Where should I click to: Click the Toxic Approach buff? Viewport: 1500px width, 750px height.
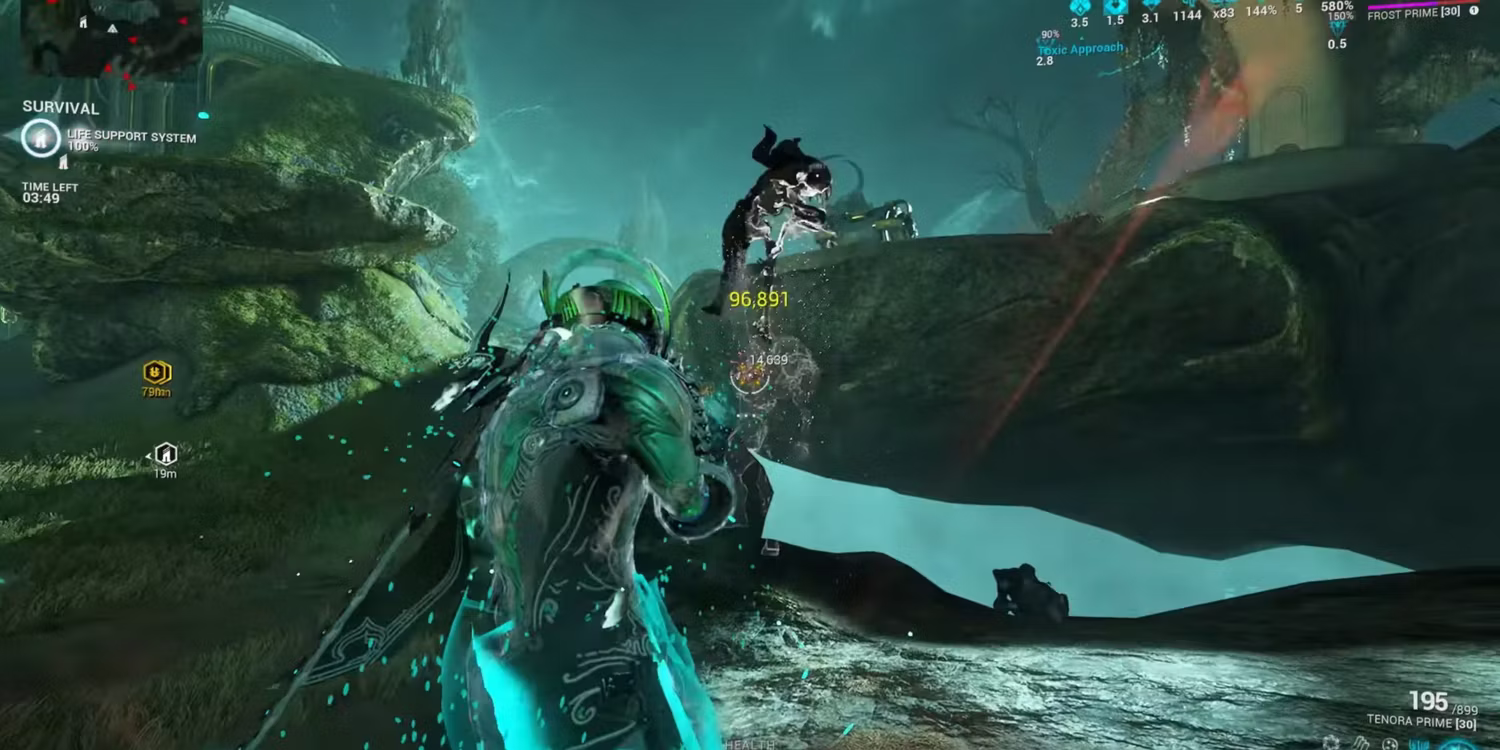point(1079,48)
